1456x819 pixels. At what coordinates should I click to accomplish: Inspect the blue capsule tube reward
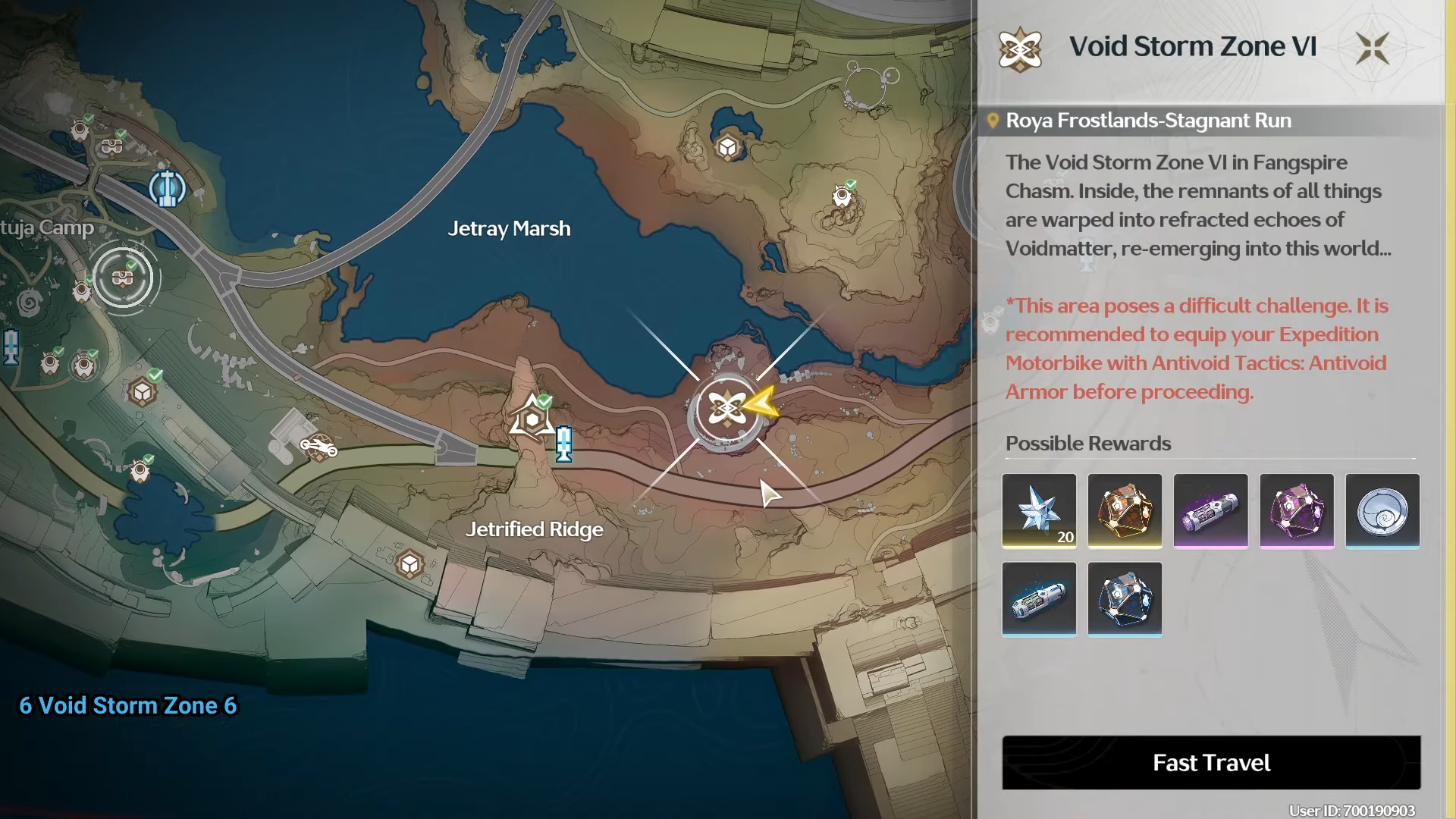coord(1039,598)
